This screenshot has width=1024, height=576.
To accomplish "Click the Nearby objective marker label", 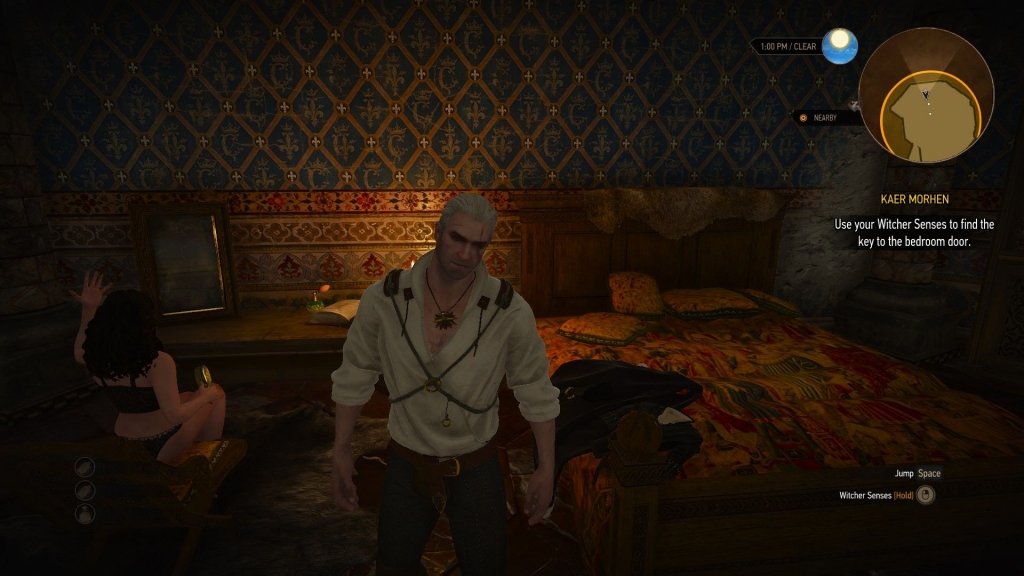I will tap(826, 118).
